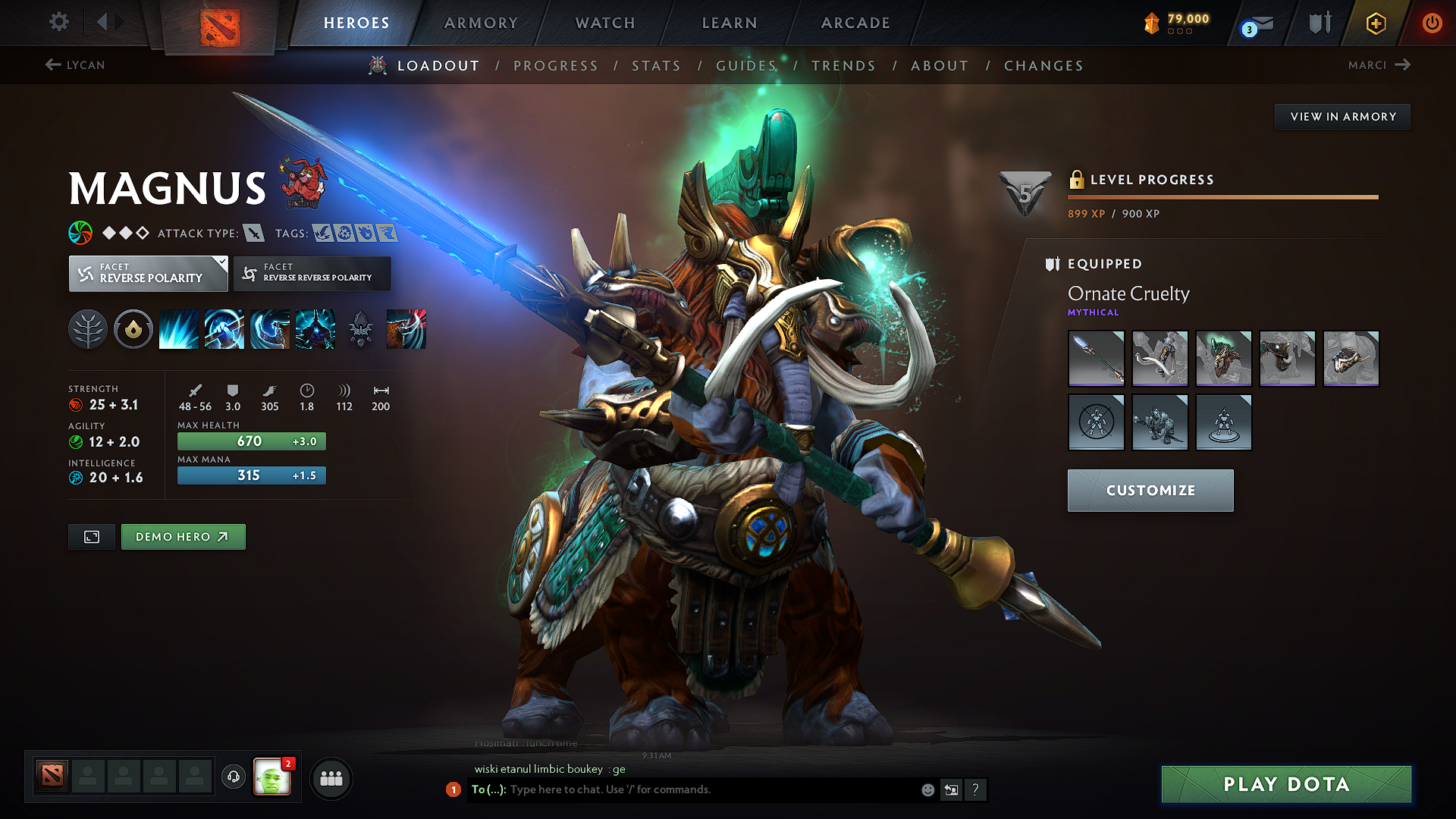Image resolution: width=1456 pixels, height=819 pixels.
Task: Click the CUSTOMIZE button under Equipped
Action: [x=1150, y=490]
